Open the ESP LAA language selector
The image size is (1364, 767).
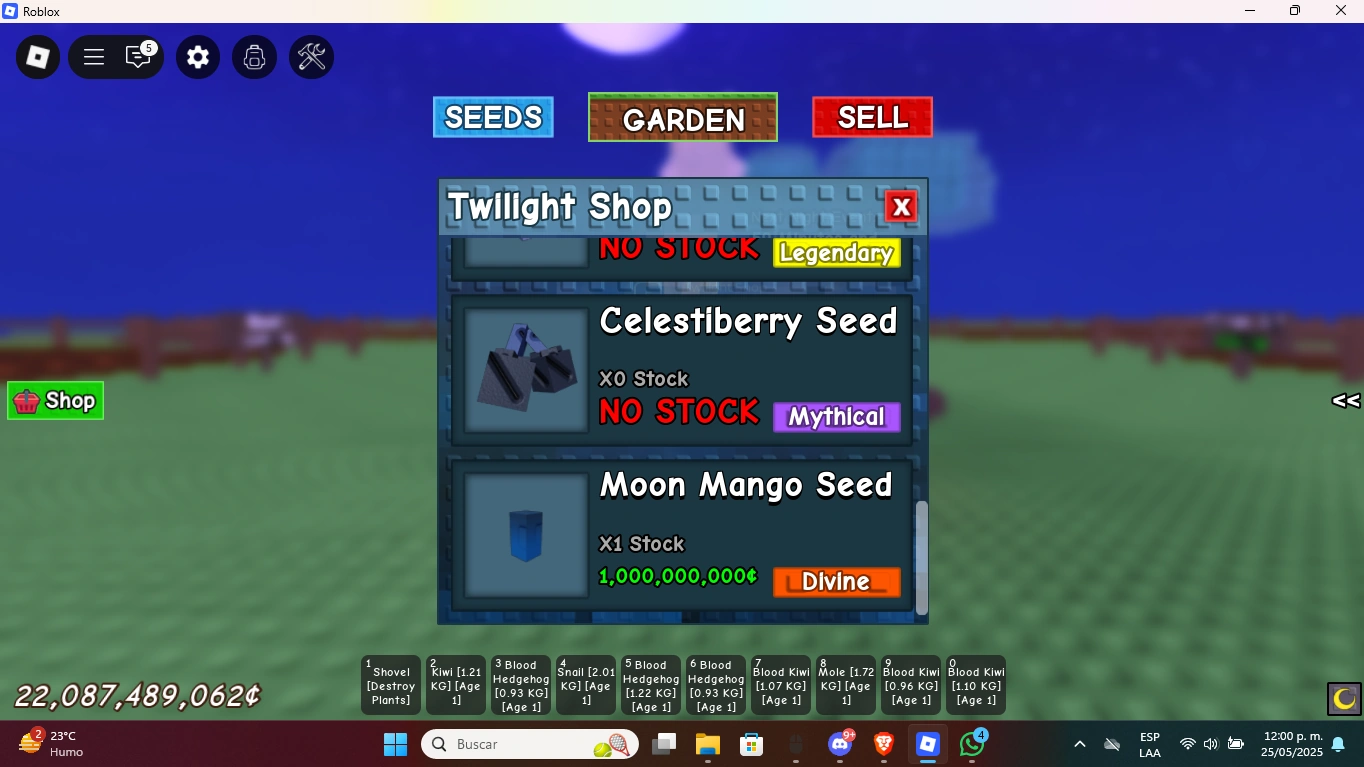(x=1149, y=744)
